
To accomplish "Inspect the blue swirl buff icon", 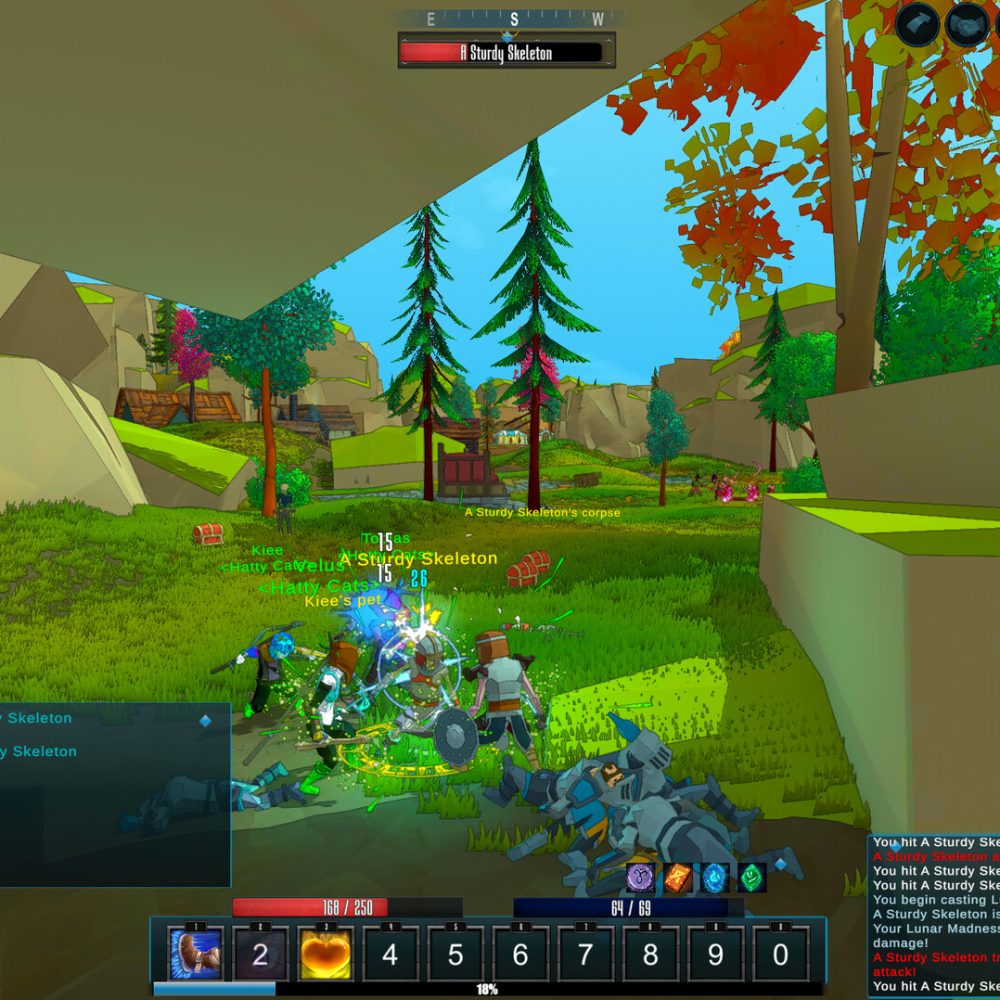I will pyautogui.click(x=715, y=877).
